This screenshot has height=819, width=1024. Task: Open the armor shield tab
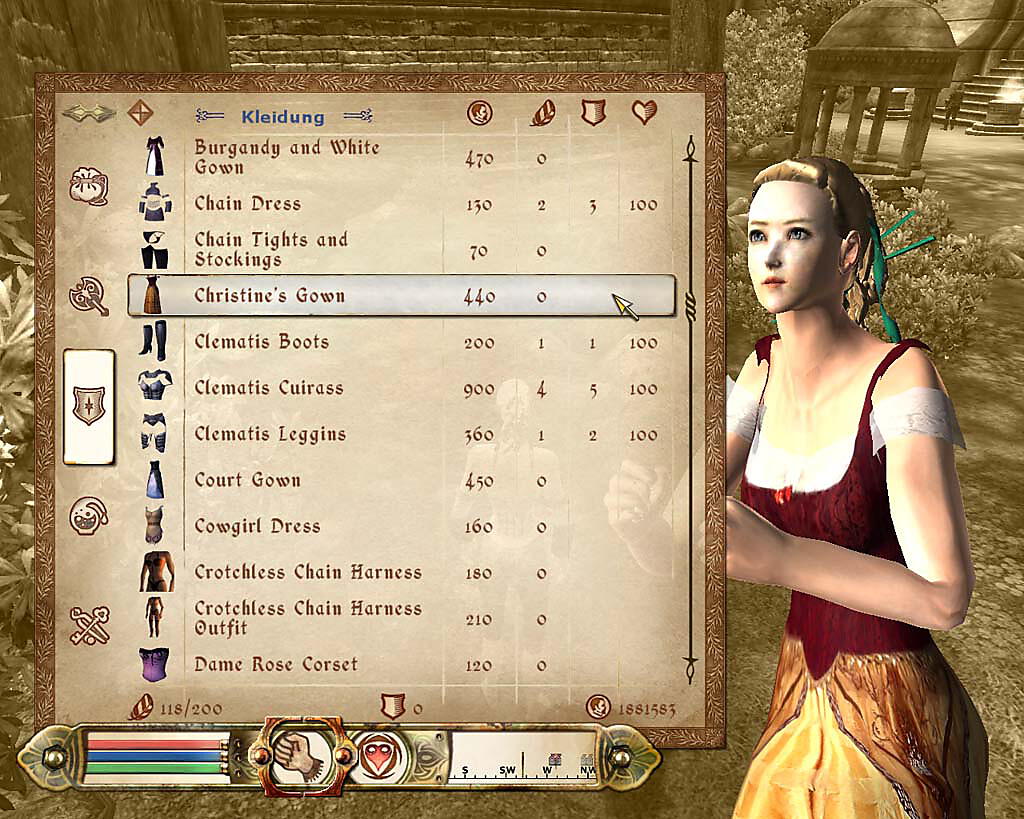pos(88,407)
